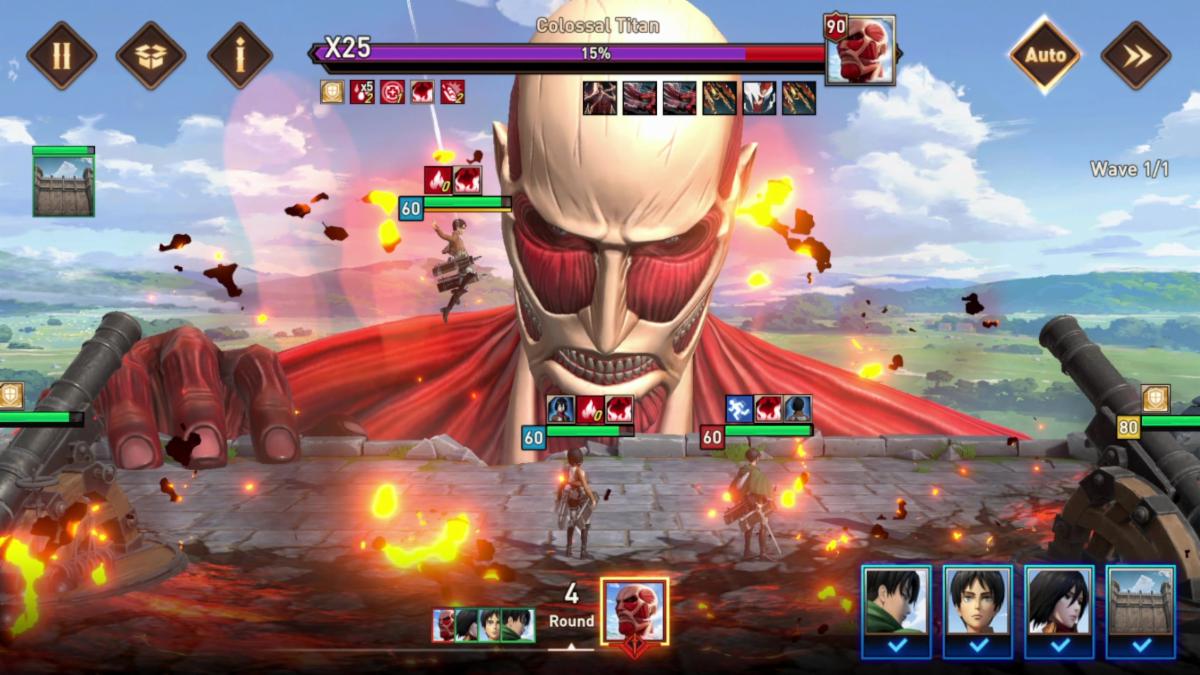Screen dimensions: 1200x675
Task: Select the Colossal Titan boss portrait
Action: (860, 50)
